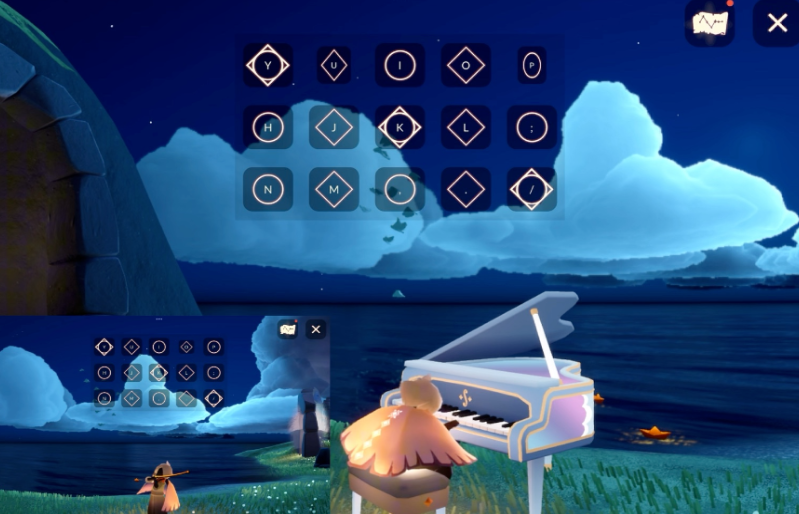Strike the K note on the large keypad
799x514 pixels.
point(400,127)
